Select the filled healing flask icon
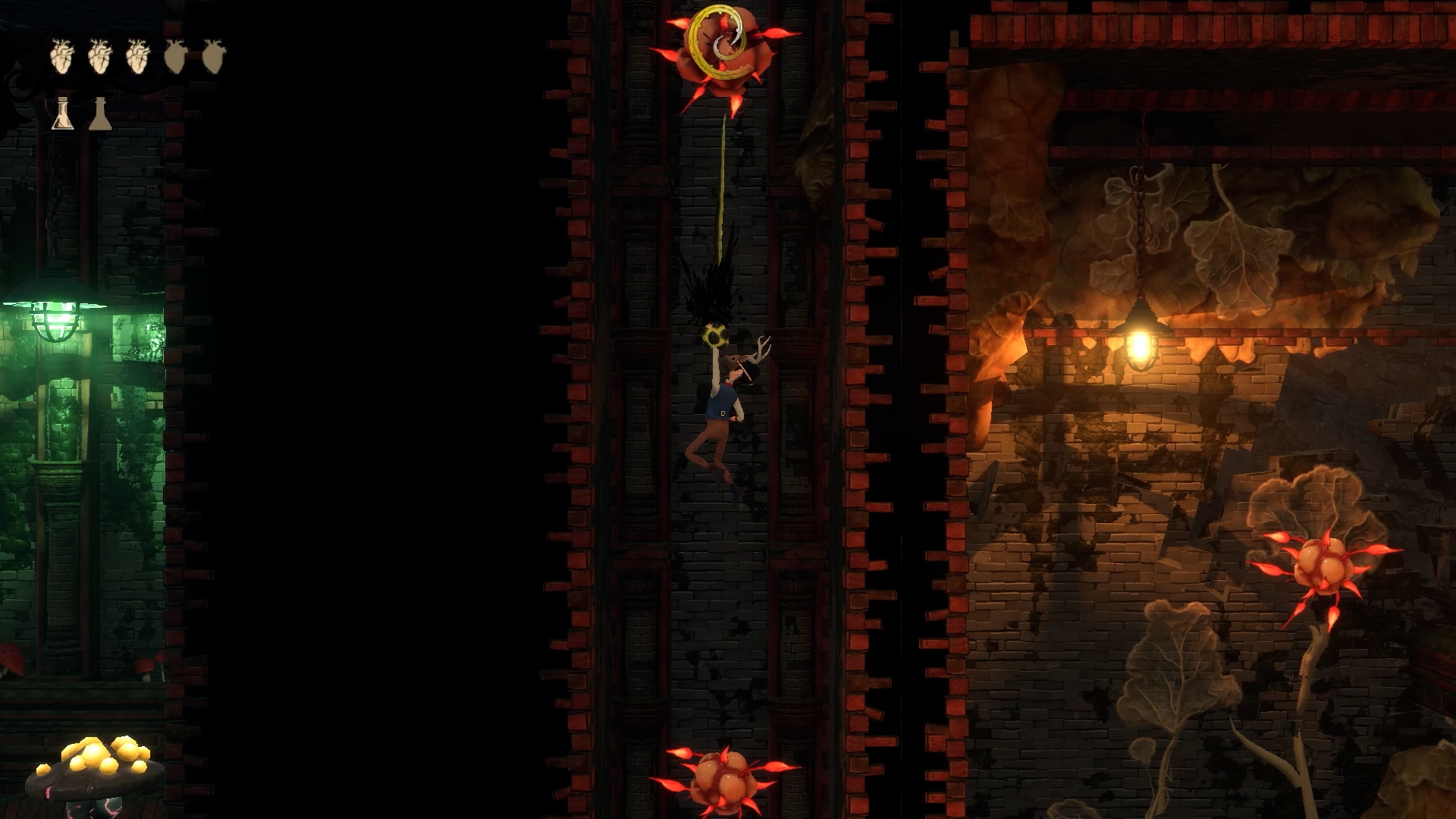This screenshot has width=1456, height=819. pyautogui.click(x=63, y=114)
